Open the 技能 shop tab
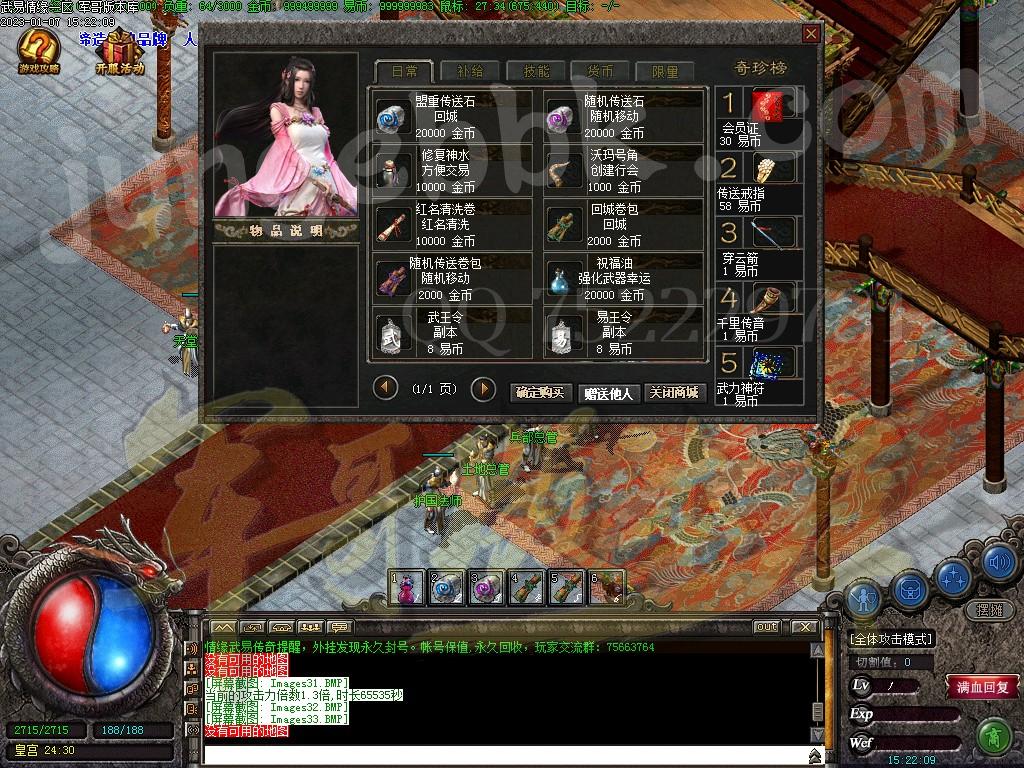Image resolution: width=1024 pixels, height=768 pixels. point(536,71)
